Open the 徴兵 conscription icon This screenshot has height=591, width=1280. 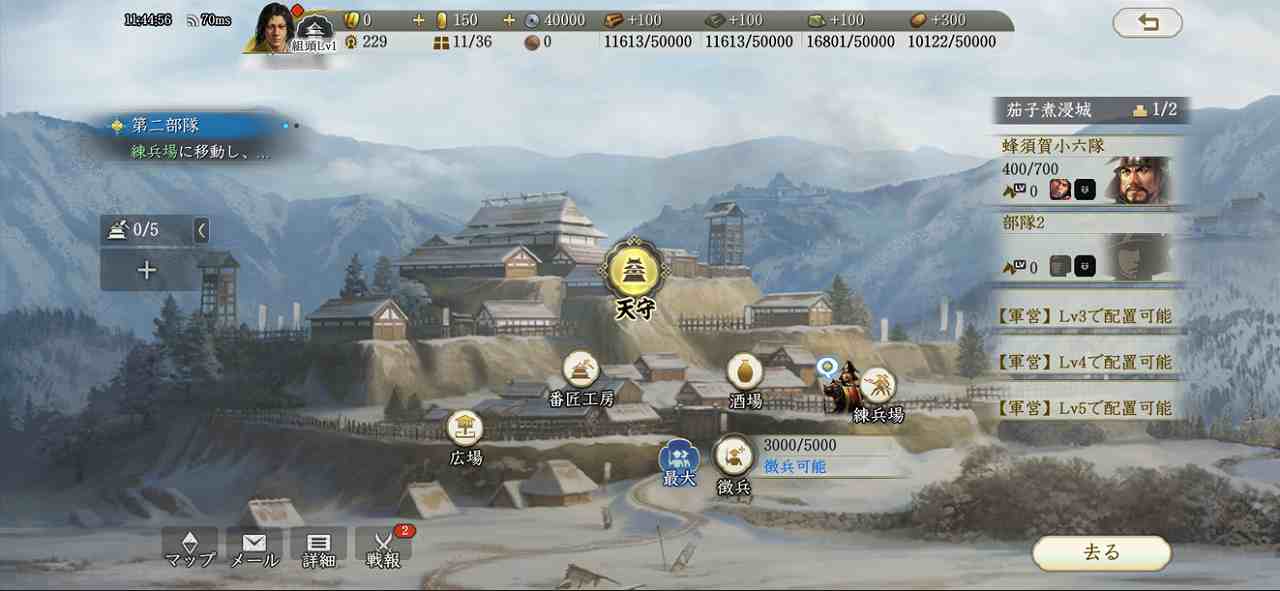point(734,457)
